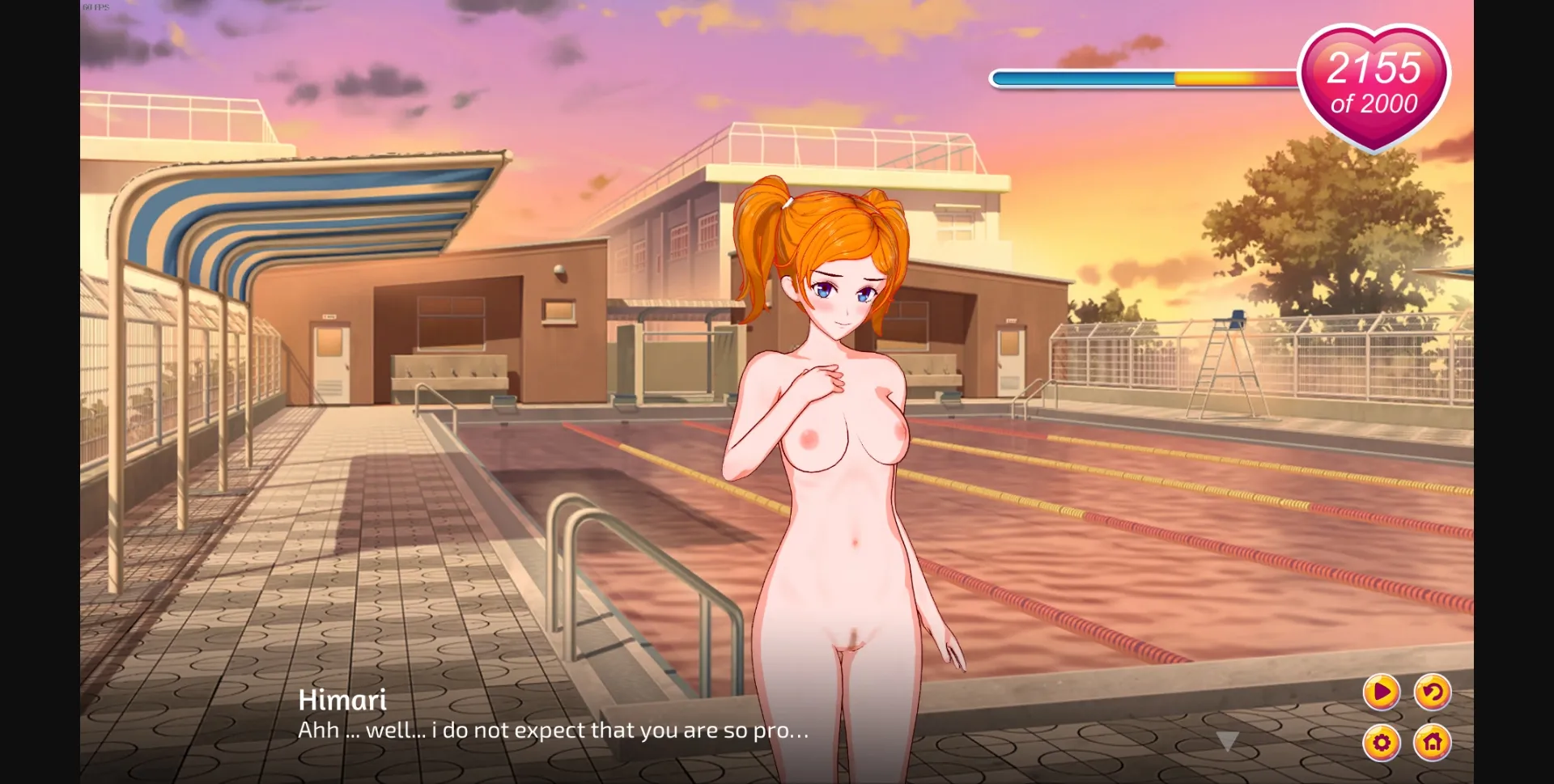Click the heart showing 2155 of 2000

[1374, 81]
